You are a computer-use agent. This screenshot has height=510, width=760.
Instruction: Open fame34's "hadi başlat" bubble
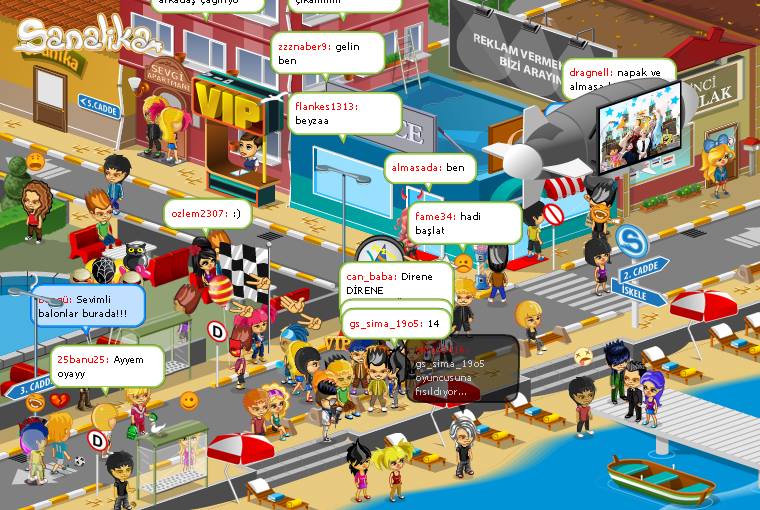(x=464, y=223)
